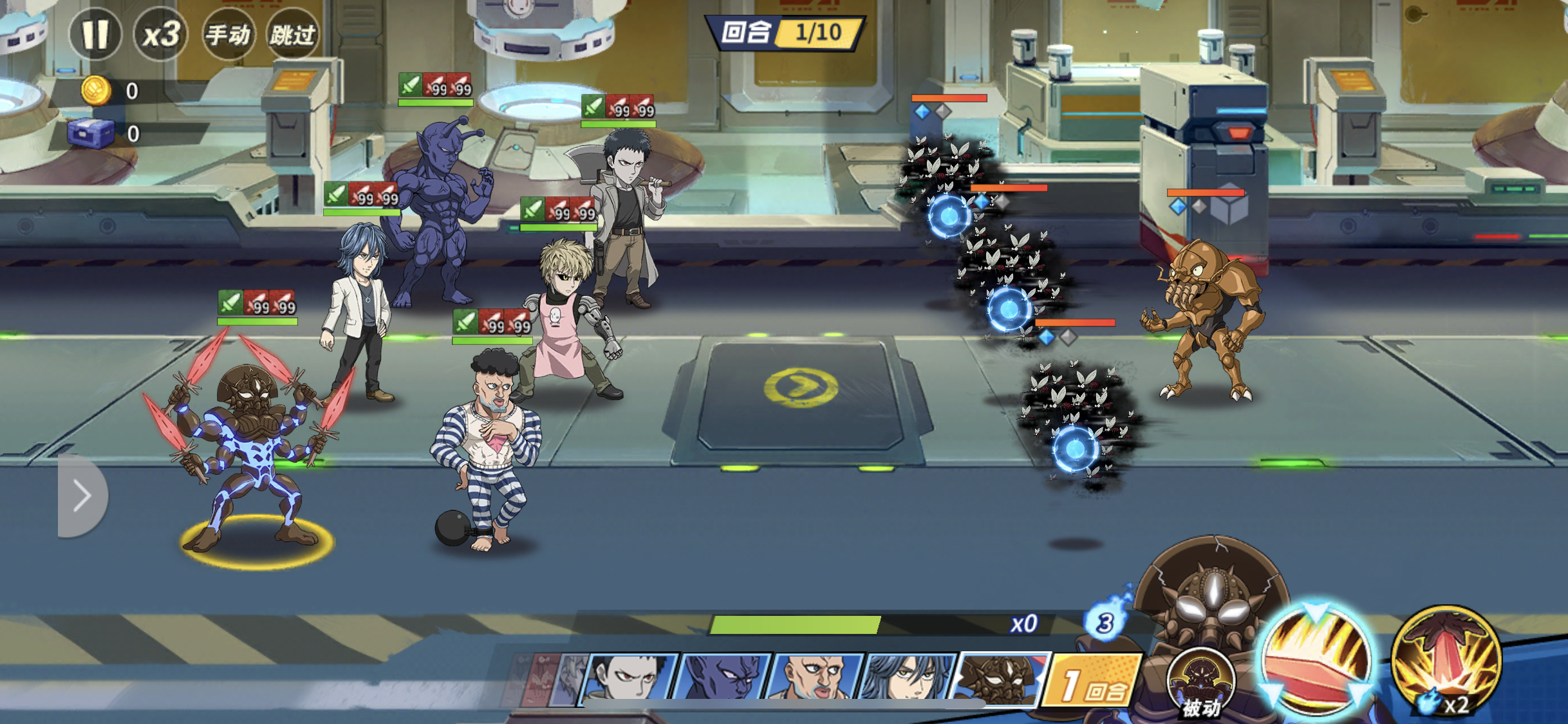The image size is (1568, 724).
Task: Skip the battle with 跳过
Action: coord(293,33)
